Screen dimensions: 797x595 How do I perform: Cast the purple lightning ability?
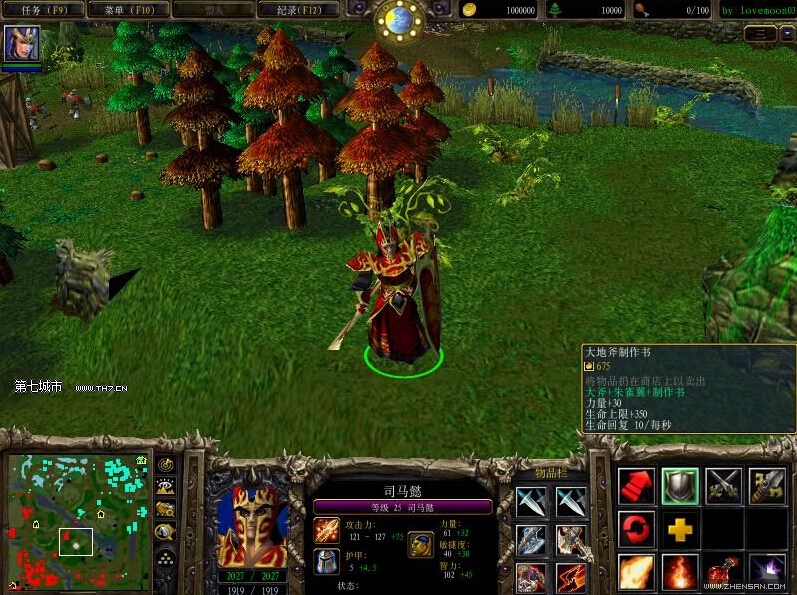coord(767,571)
